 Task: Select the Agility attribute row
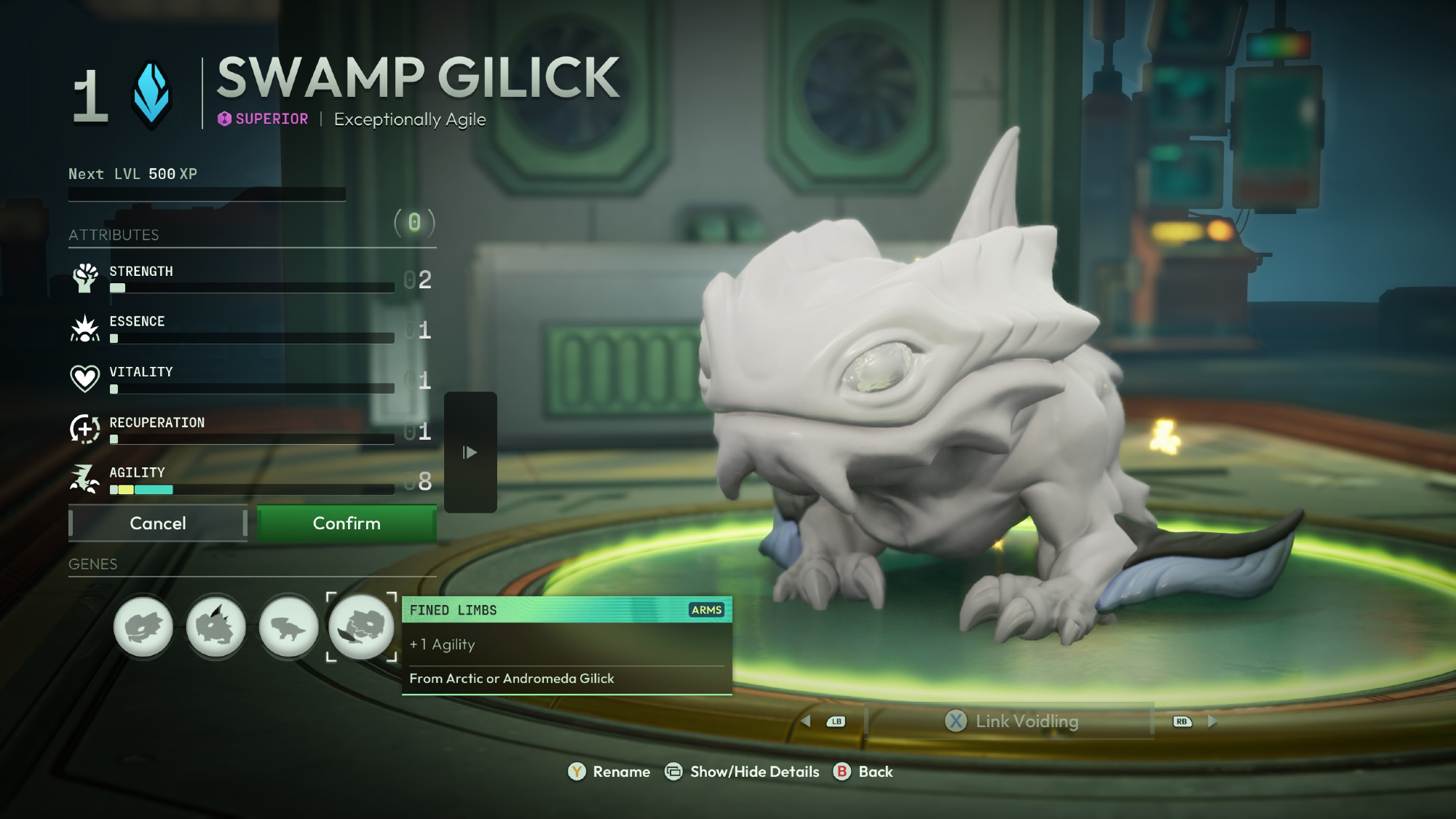251,480
